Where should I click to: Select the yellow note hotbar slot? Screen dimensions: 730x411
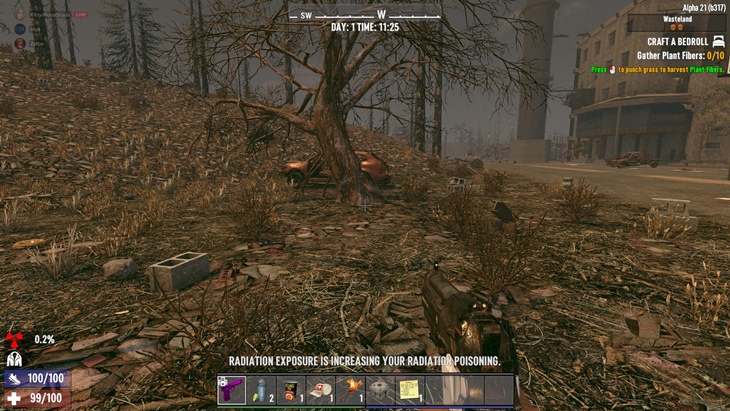pyautogui.click(x=409, y=389)
